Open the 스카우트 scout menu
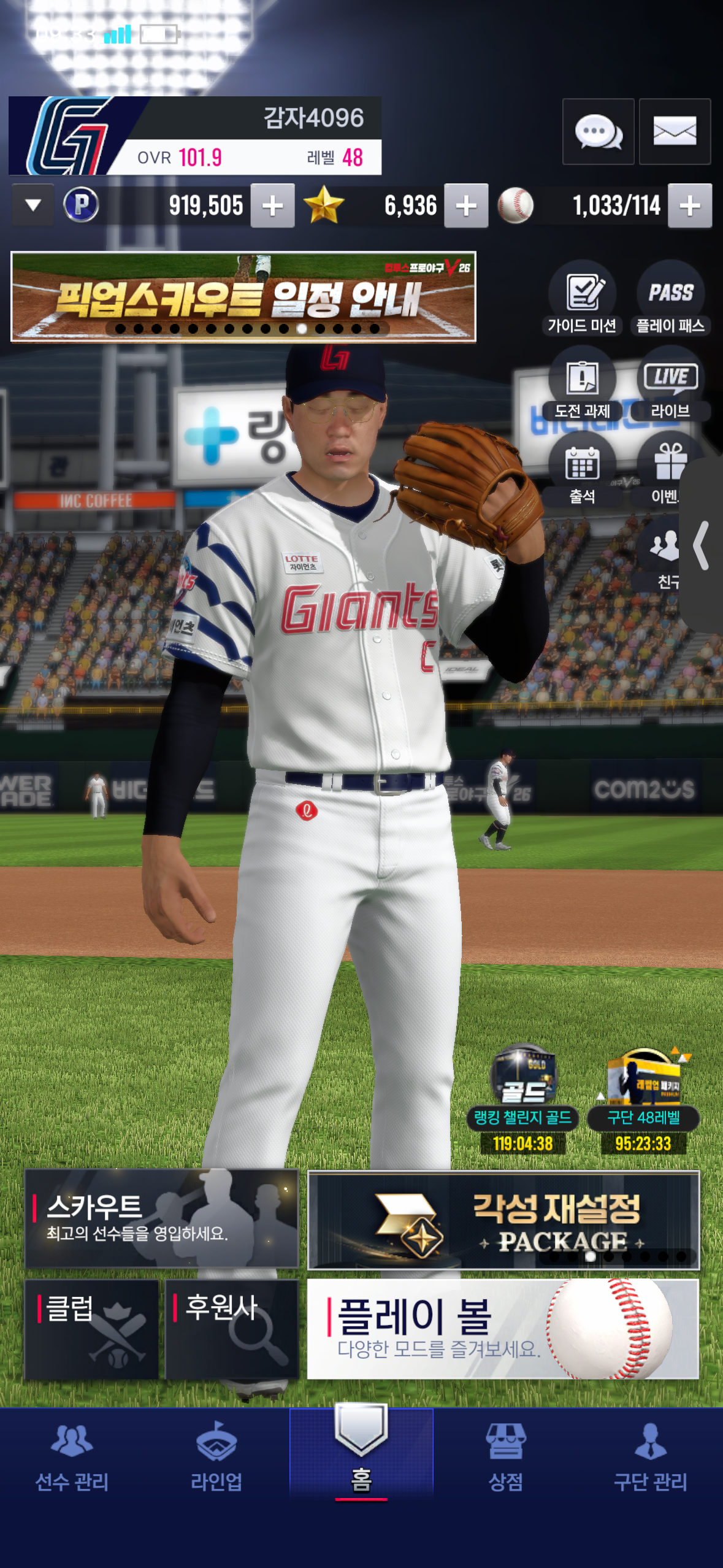723x1568 pixels. coord(161,1218)
